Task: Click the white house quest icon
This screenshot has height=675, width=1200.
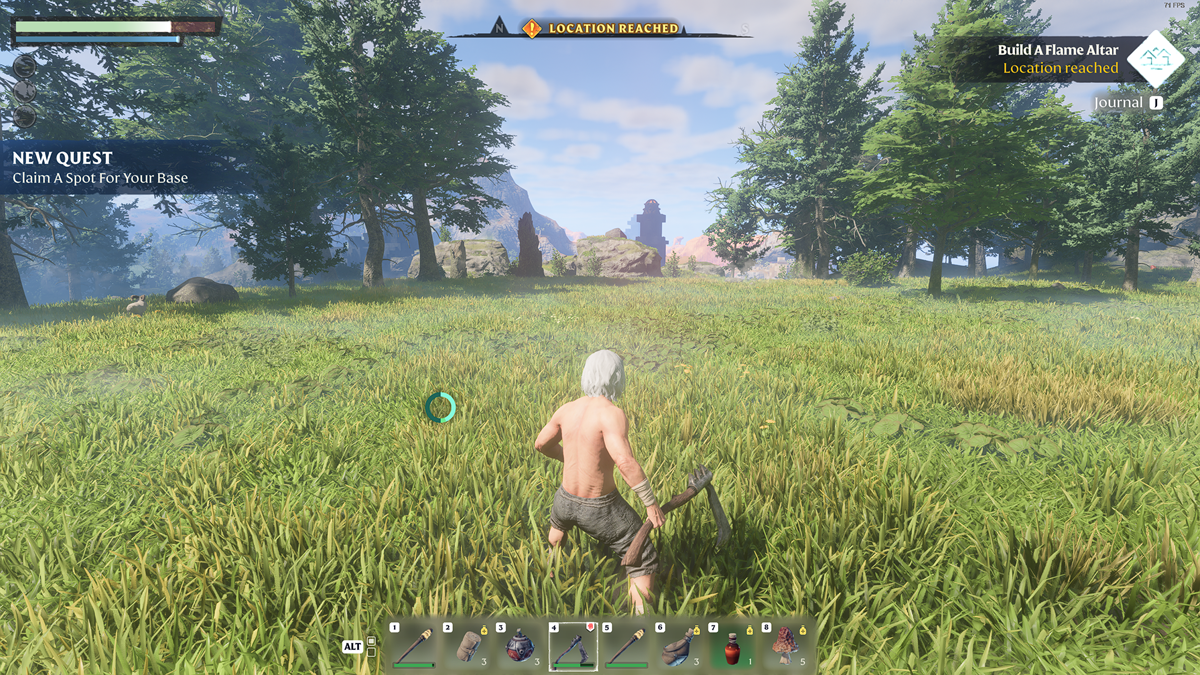Action: coord(1155,58)
